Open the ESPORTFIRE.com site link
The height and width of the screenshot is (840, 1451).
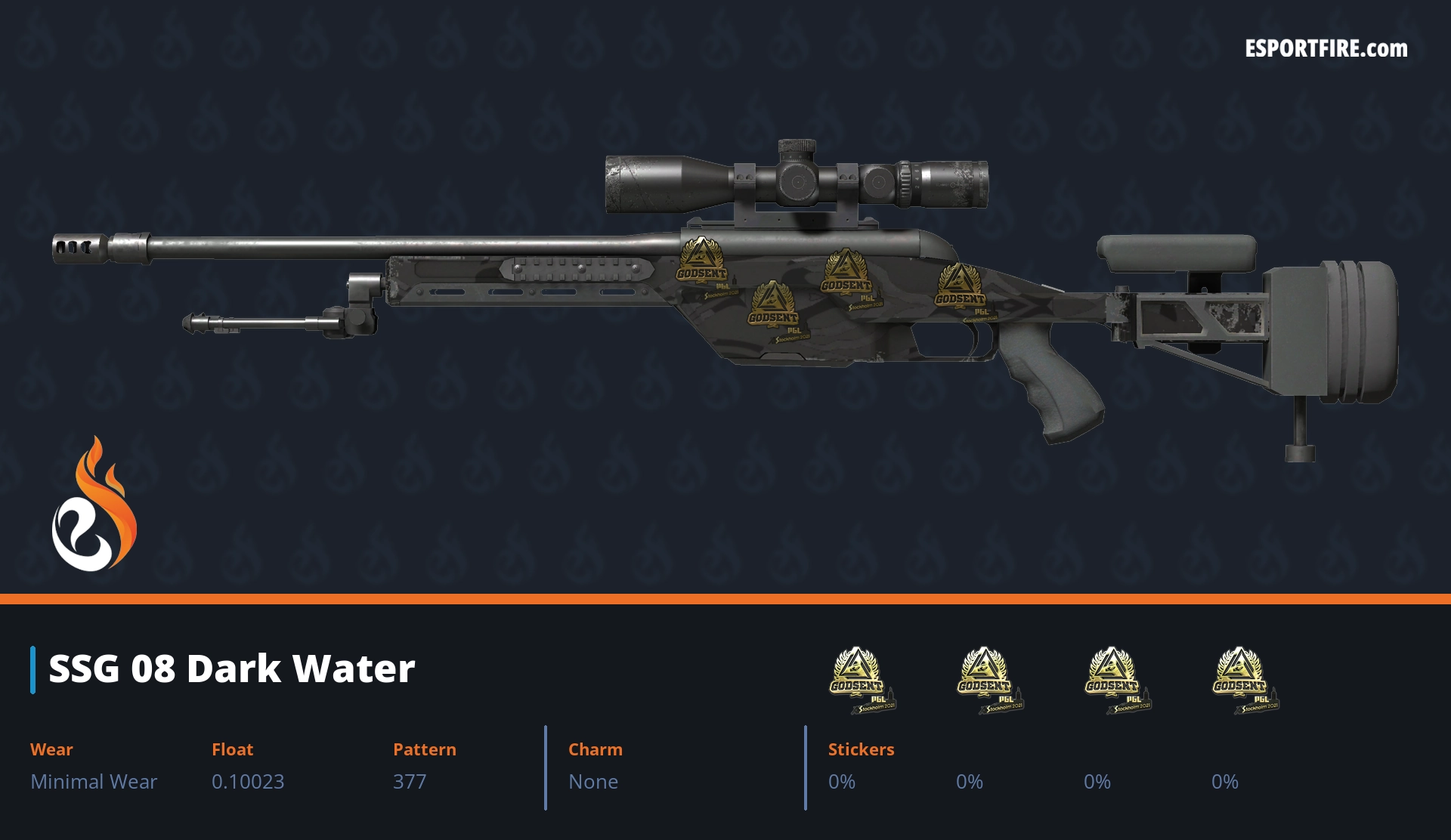tap(1326, 49)
